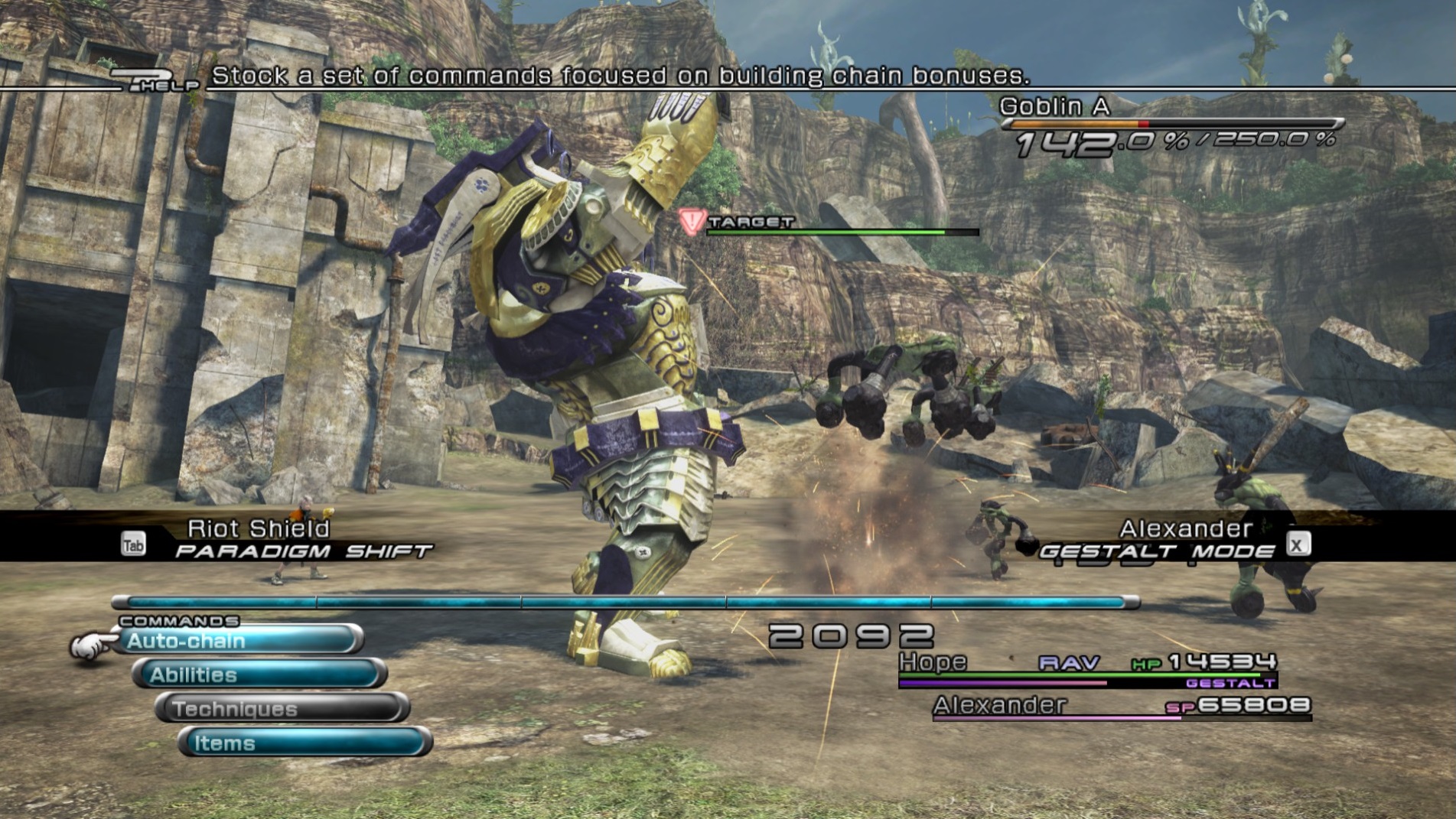Open the Abilities command menu
This screenshot has width=1456, height=819.
pyautogui.click(x=260, y=674)
